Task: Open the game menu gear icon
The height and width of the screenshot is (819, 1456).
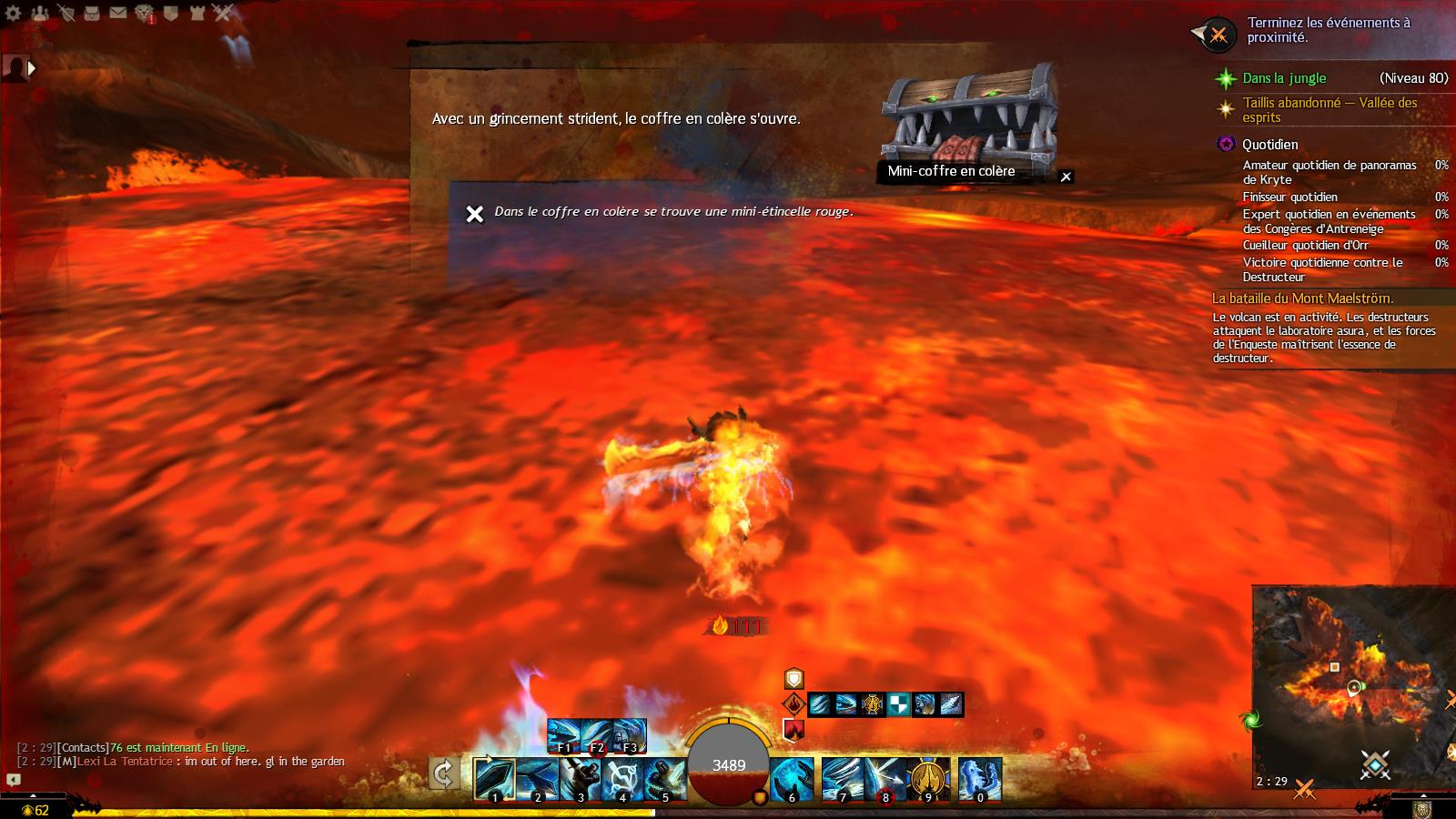Action: 13,13
